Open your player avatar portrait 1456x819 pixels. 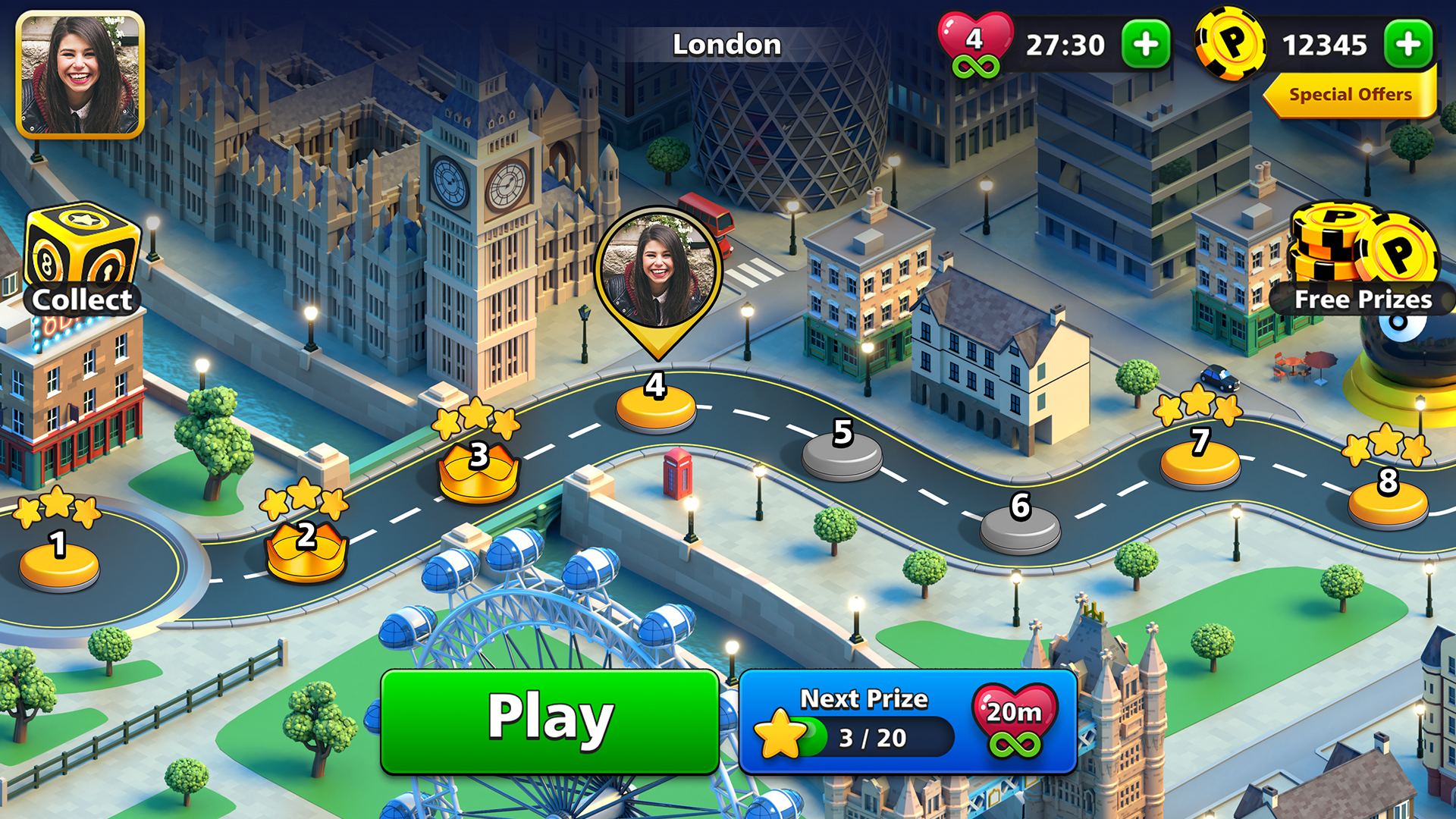80,72
